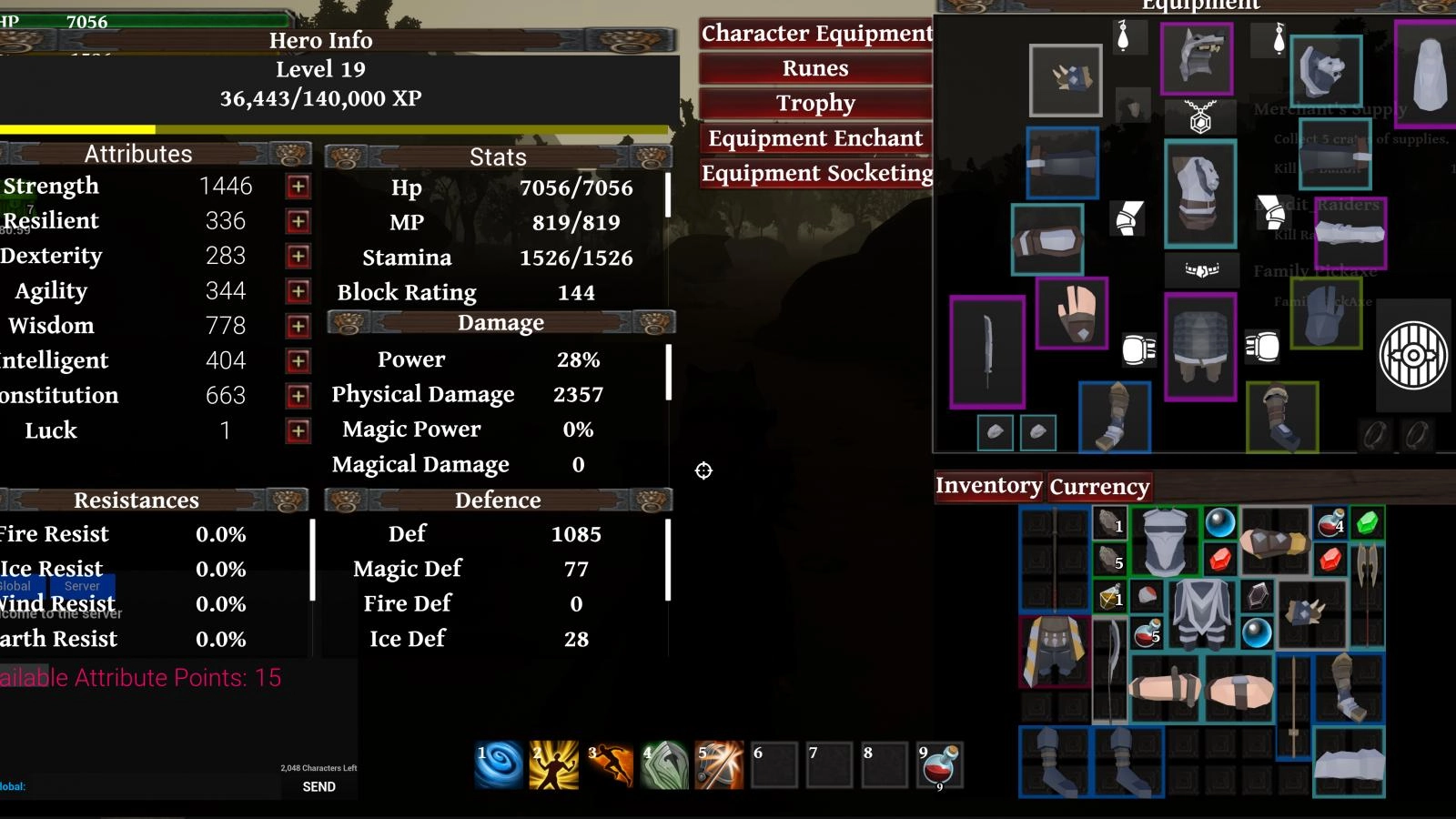Viewport: 1456px width, 819px height.
Task: Open Equipment Socketing
Action: click(815, 173)
